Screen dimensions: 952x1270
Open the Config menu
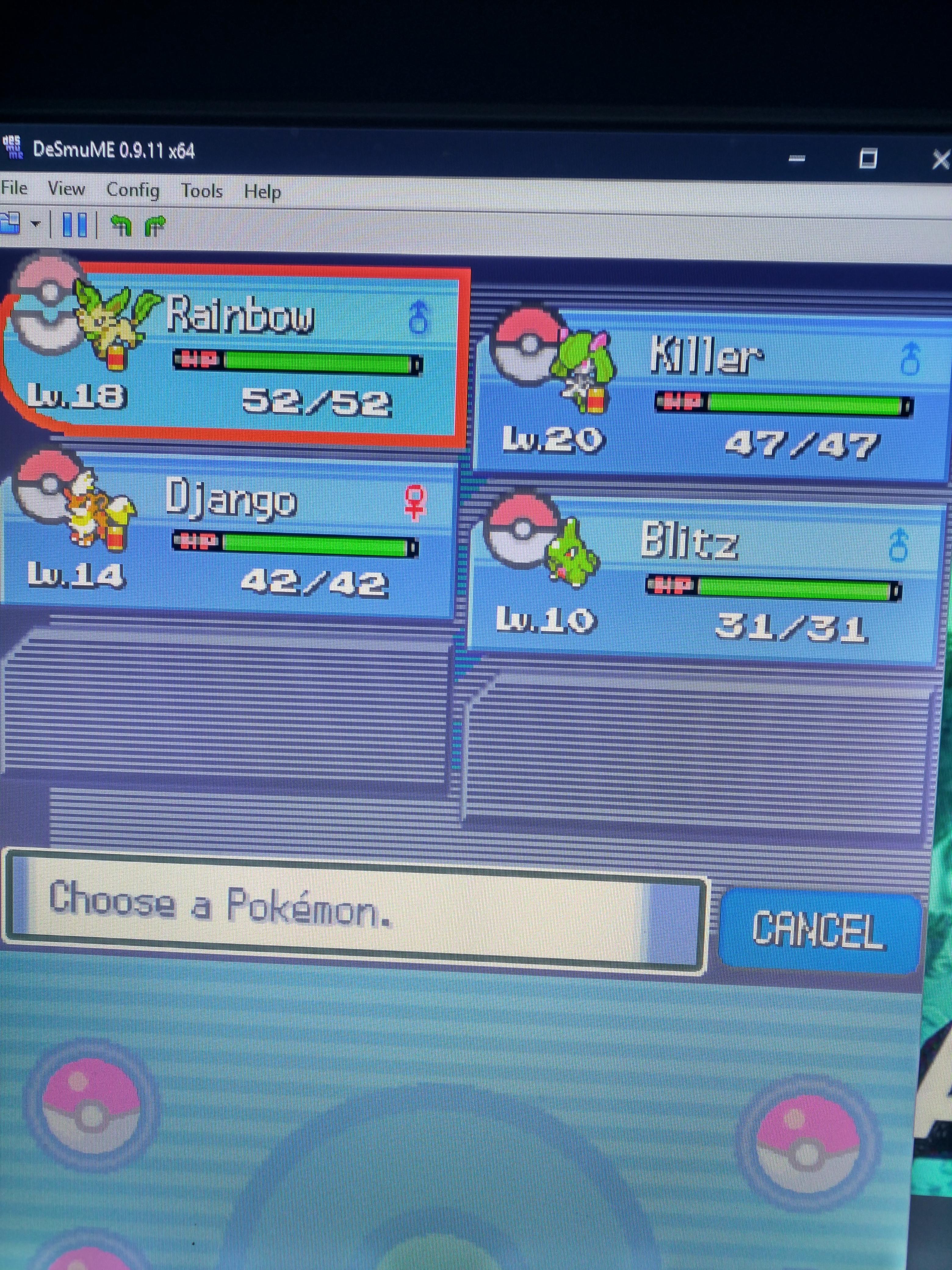click(134, 190)
